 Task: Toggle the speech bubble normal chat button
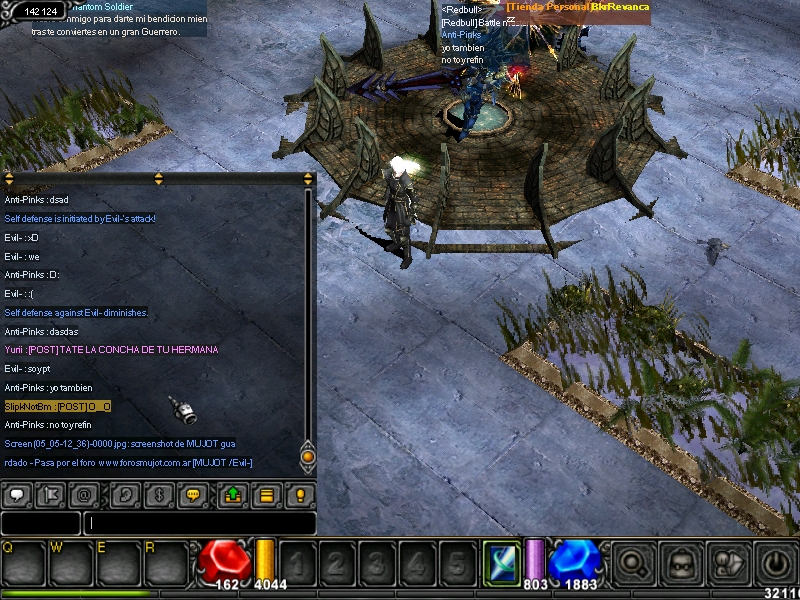coord(17,495)
